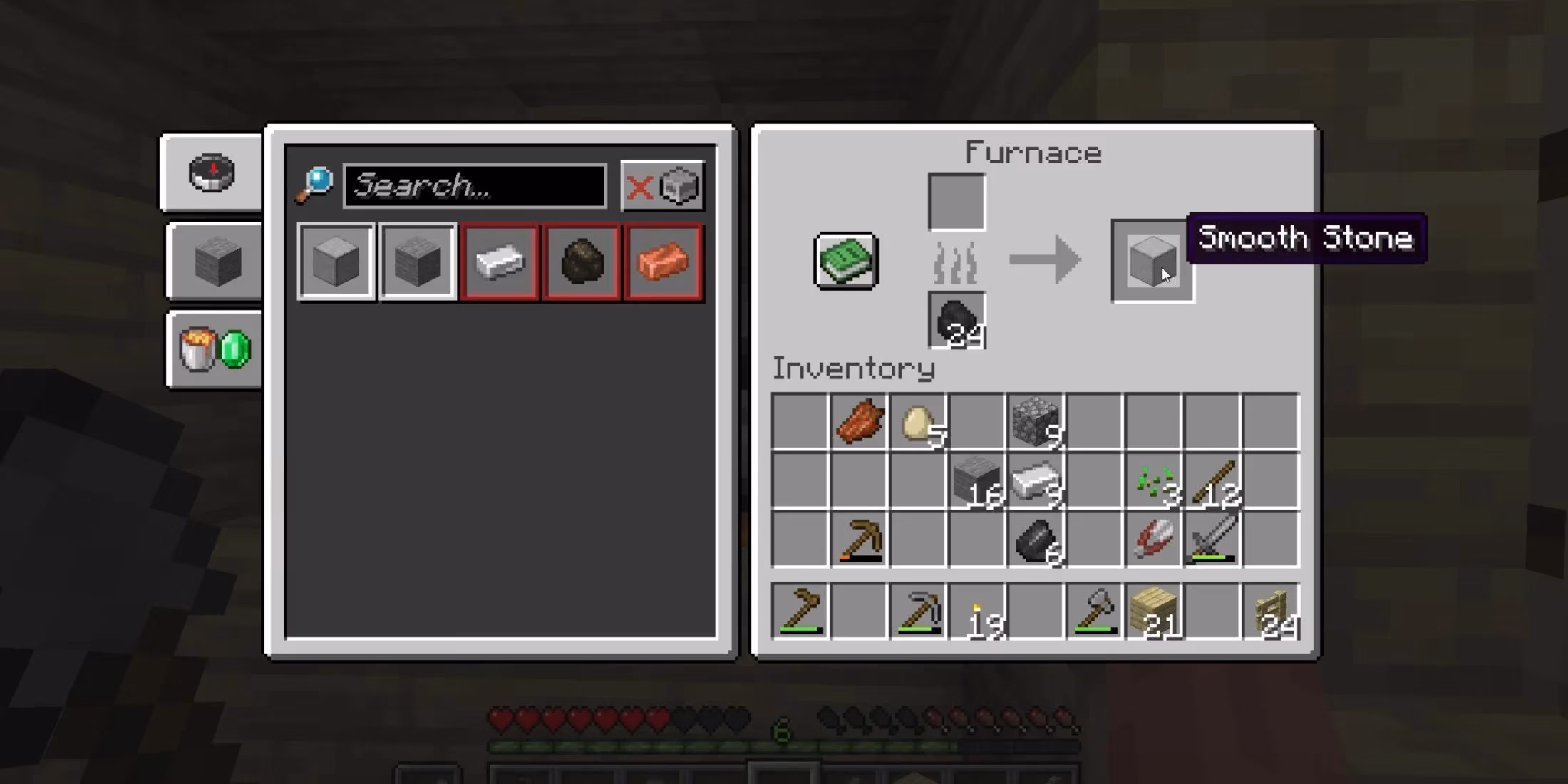Screen dimensions: 1568x784
Task: Select the copper ingot recipe entry
Action: [x=663, y=262]
